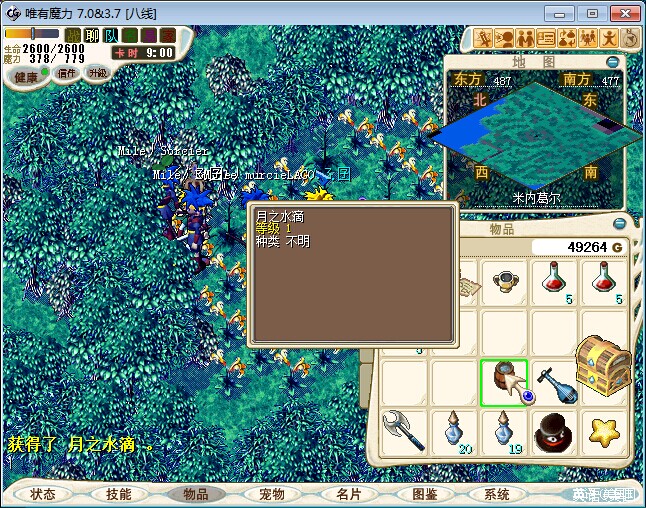Open the 技能 skills menu
The width and height of the screenshot is (646, 508).
(x=119, y=494)
